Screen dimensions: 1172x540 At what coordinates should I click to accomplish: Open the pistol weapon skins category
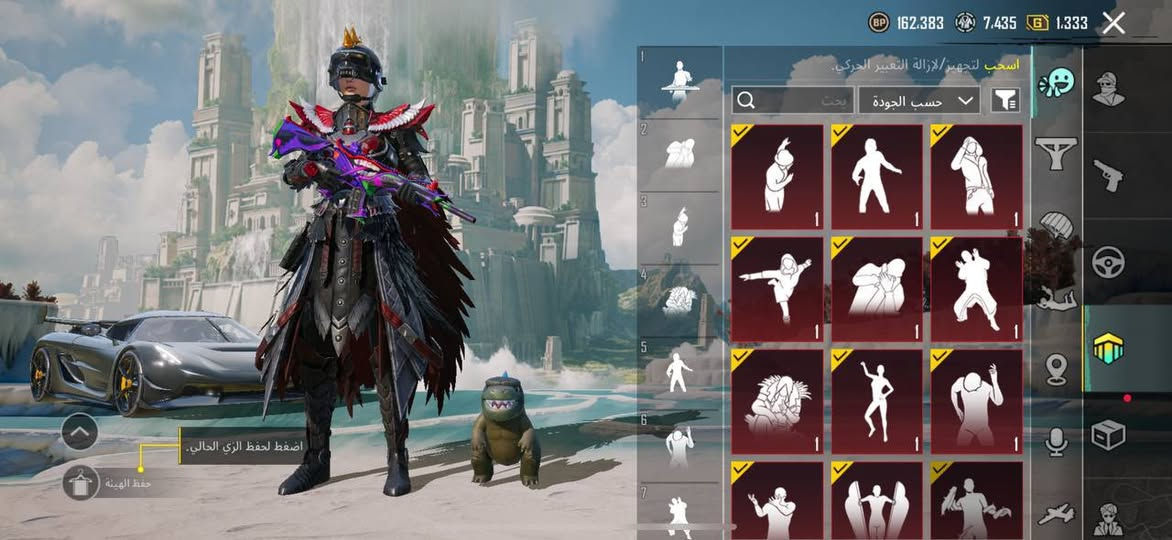pyautogui.click(x=1108, y=175)
